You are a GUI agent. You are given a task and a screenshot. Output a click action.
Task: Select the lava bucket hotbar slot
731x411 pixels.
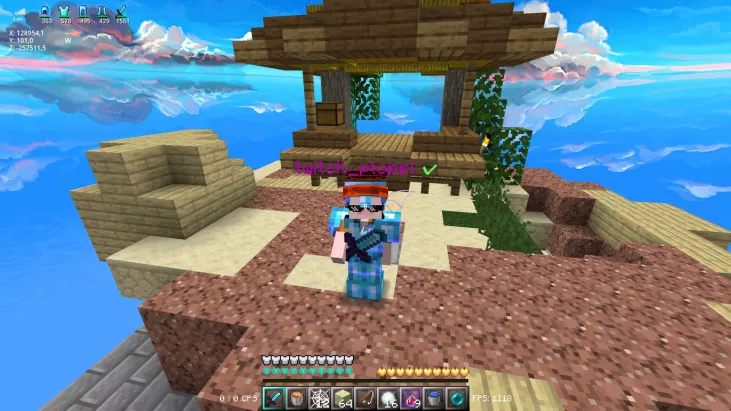[x=298, y=398]
